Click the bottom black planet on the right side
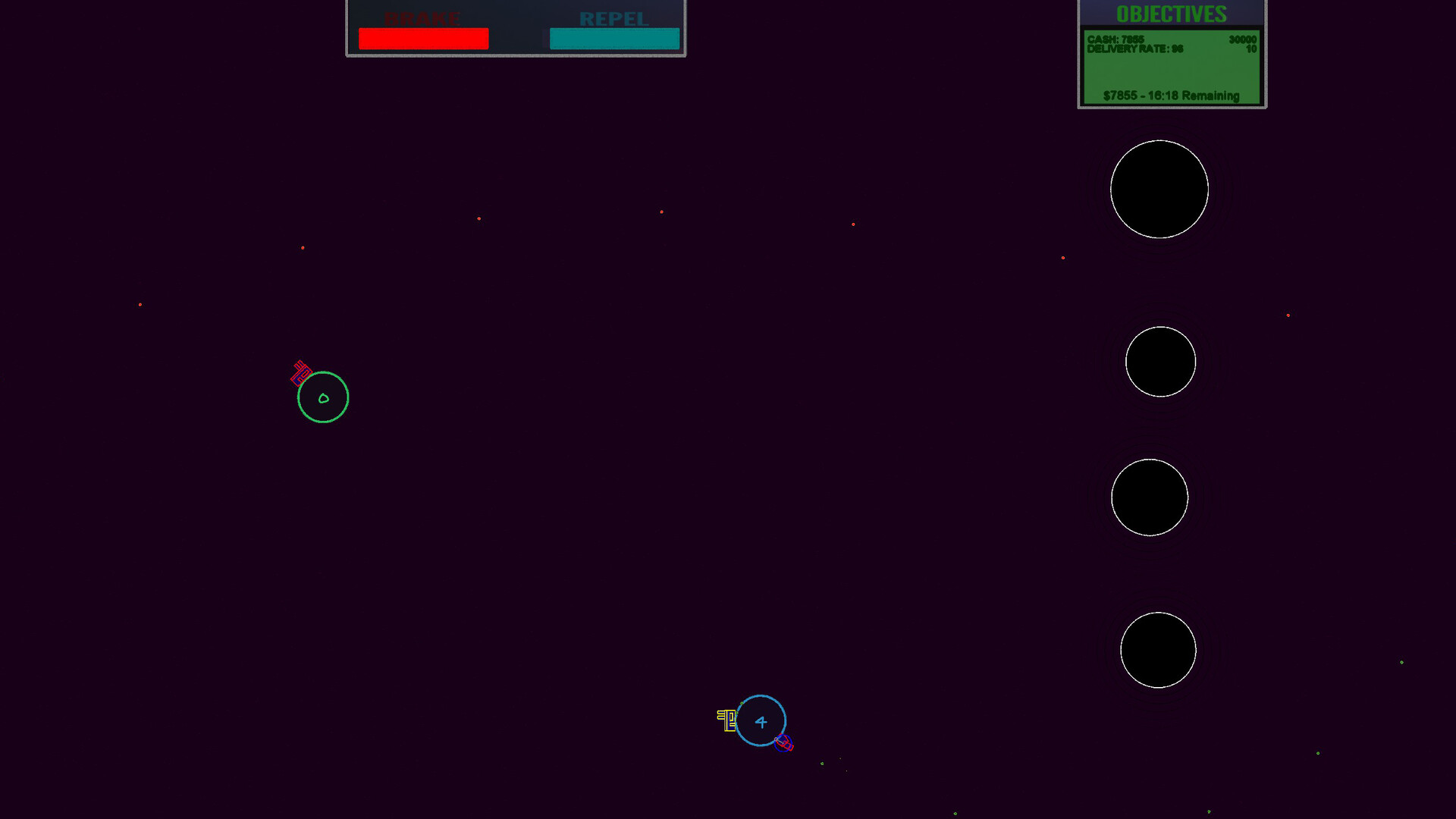Image resolution: width=1456 pixels, height=819 pixels. tap(1158, 649)
